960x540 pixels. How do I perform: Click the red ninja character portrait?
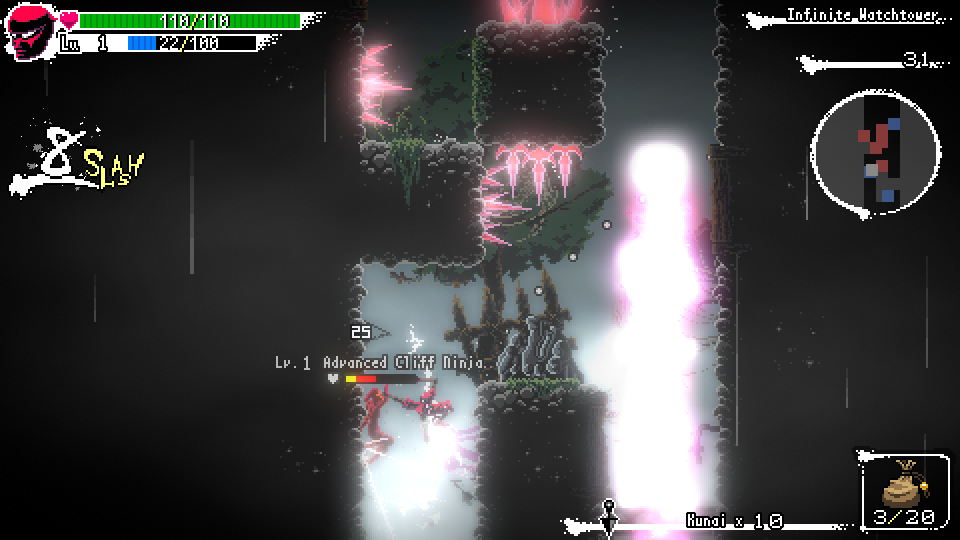(x=32, y=33)
